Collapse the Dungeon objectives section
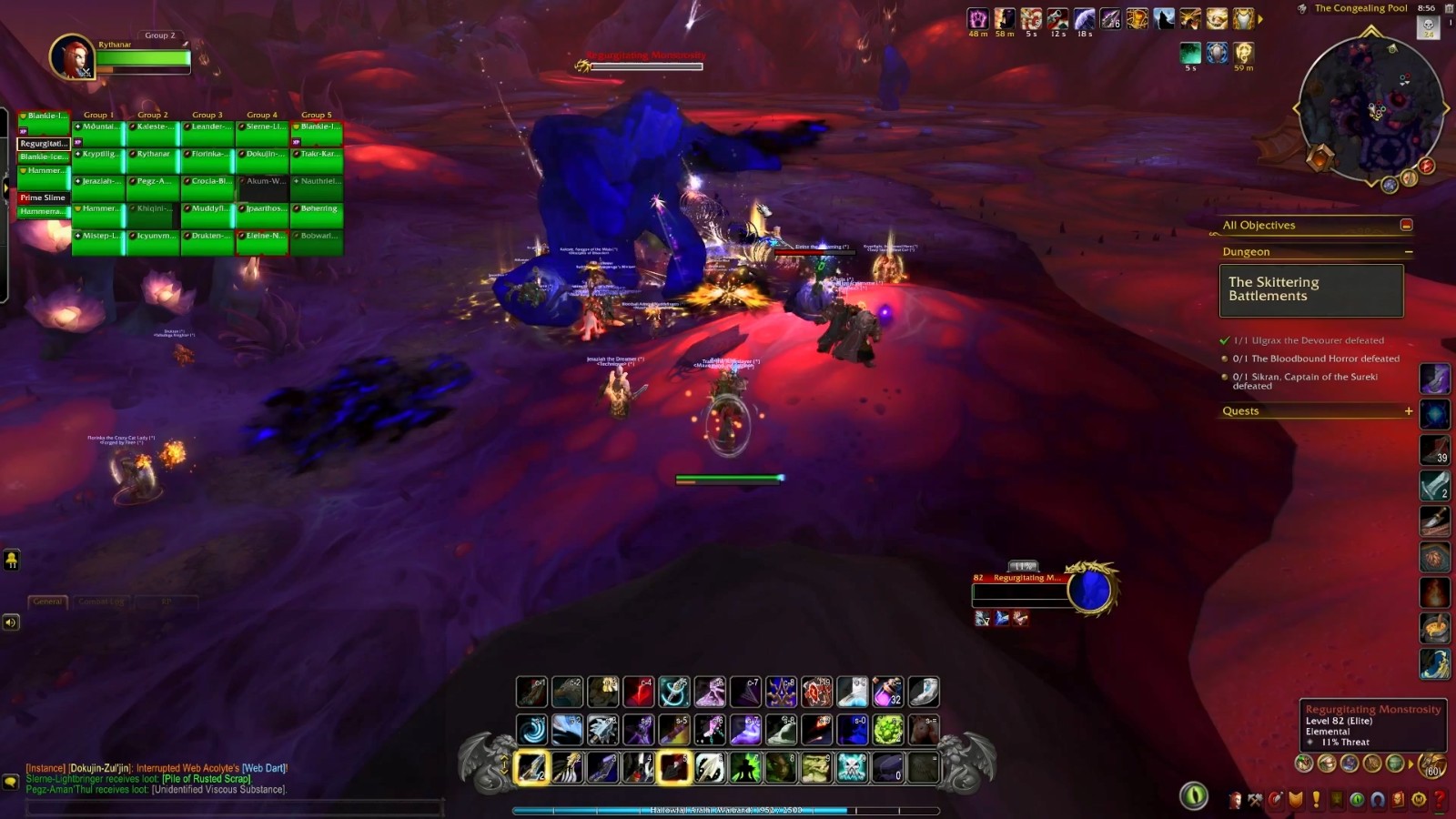Image resolution: width=1456 pixels, height=819 pixels. pyautogui.click(x=1408, y=252)
